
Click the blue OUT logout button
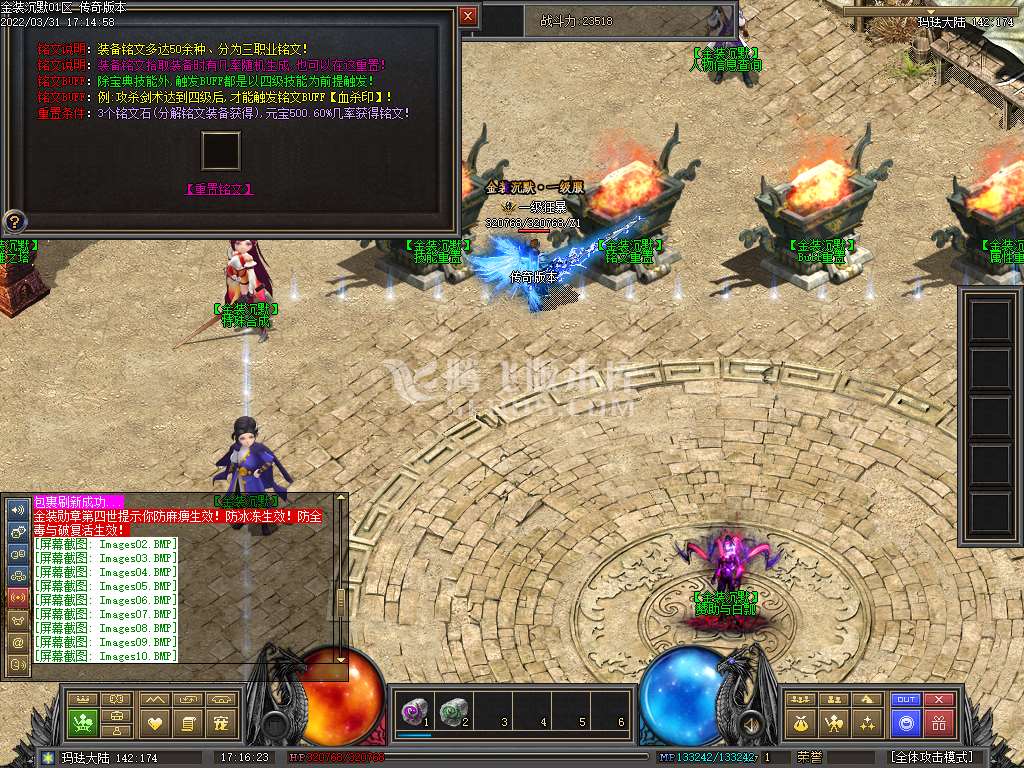point(905,700)
